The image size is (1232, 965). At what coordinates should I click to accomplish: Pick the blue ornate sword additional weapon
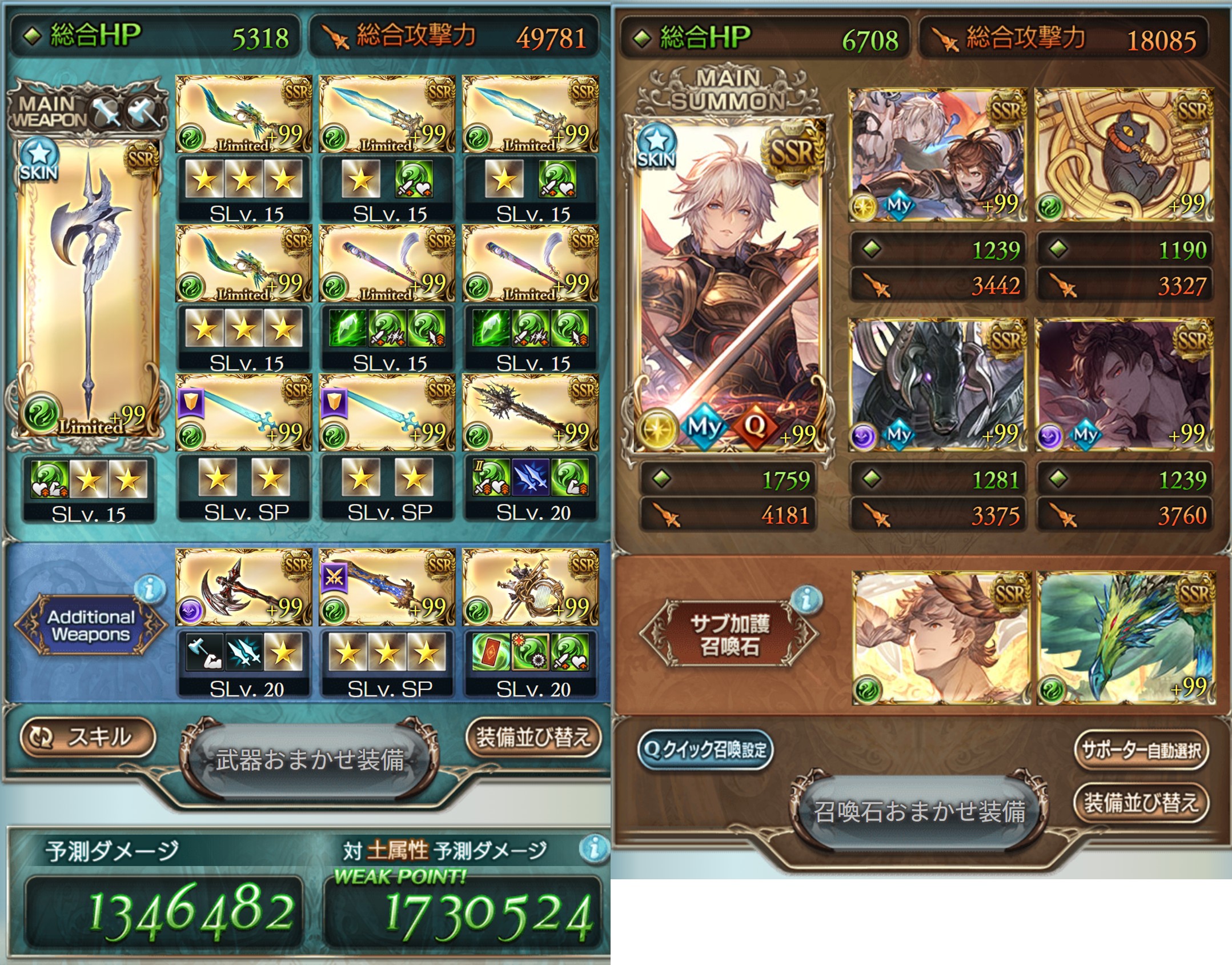click(x=387, y=587)
